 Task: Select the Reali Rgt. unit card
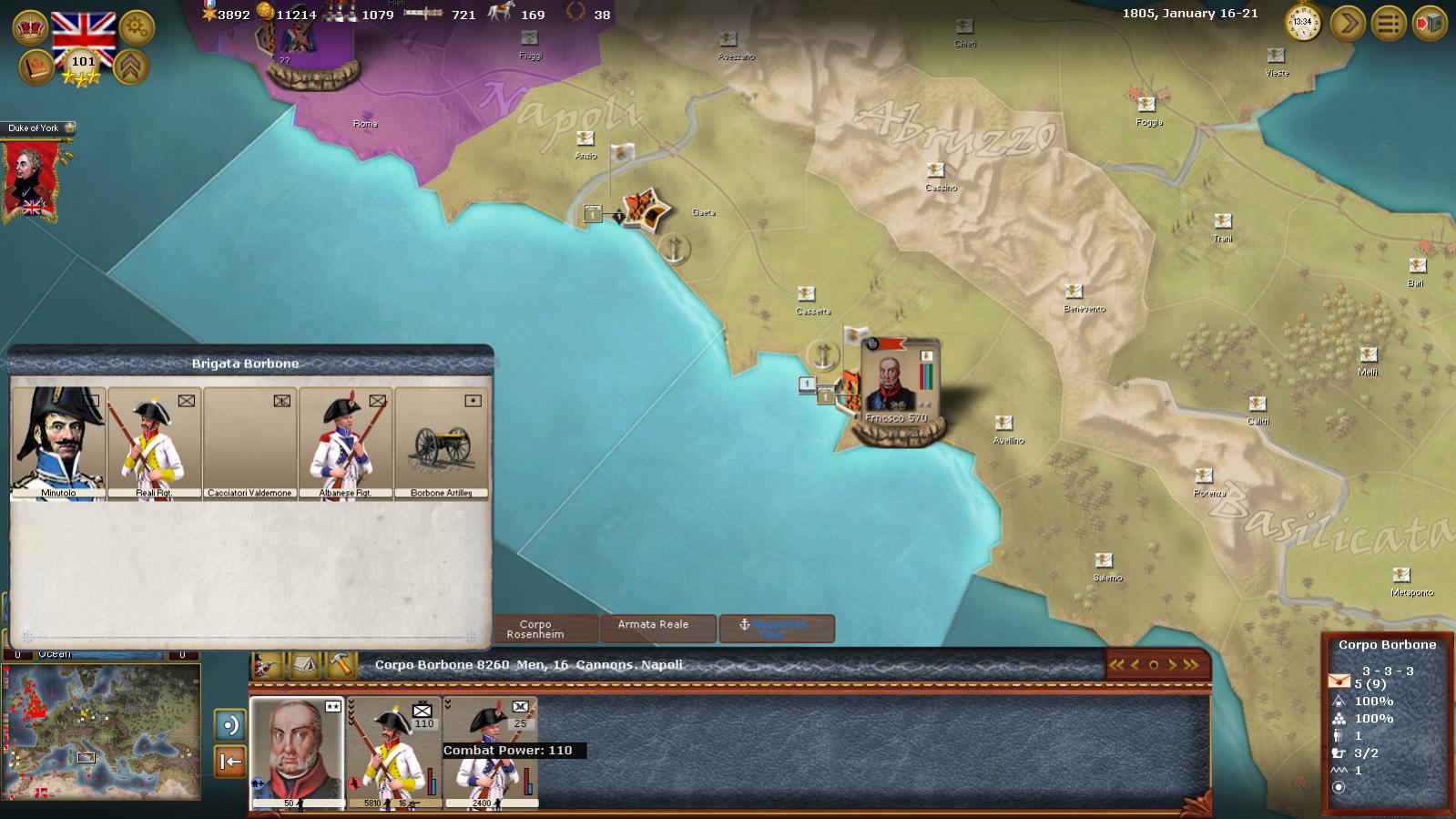tap(154, 443)
